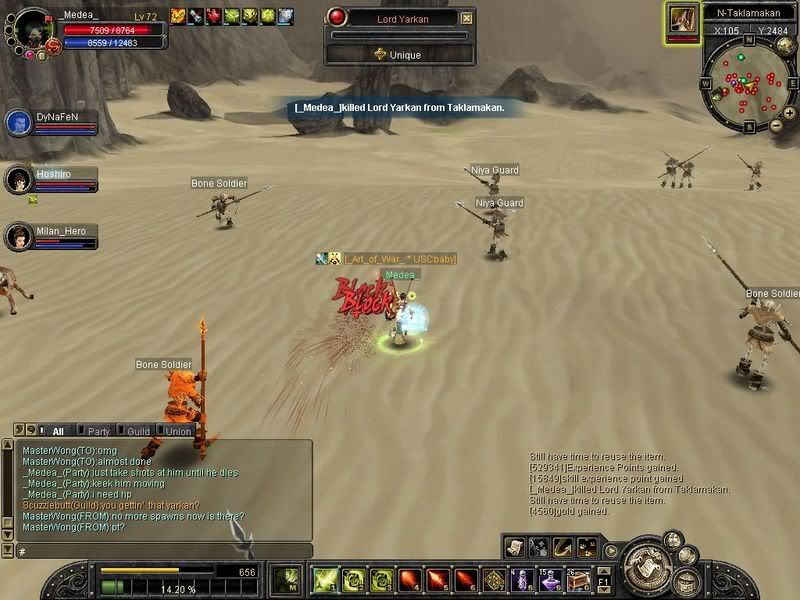Show the All chat tab
The height and width of the screenshot is (600, 800).
[57, 431]
